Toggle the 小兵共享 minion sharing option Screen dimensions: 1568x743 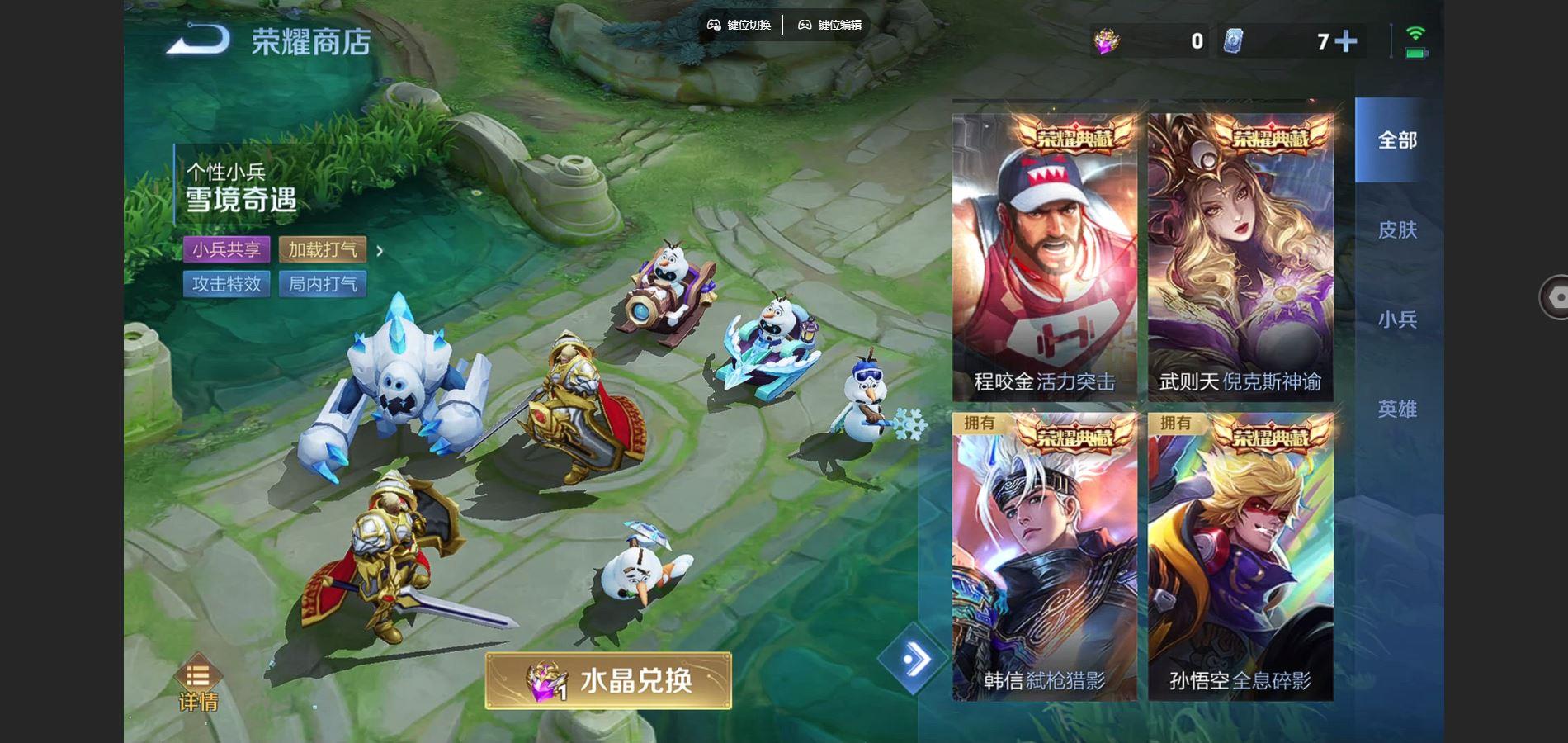click(225, 249)
